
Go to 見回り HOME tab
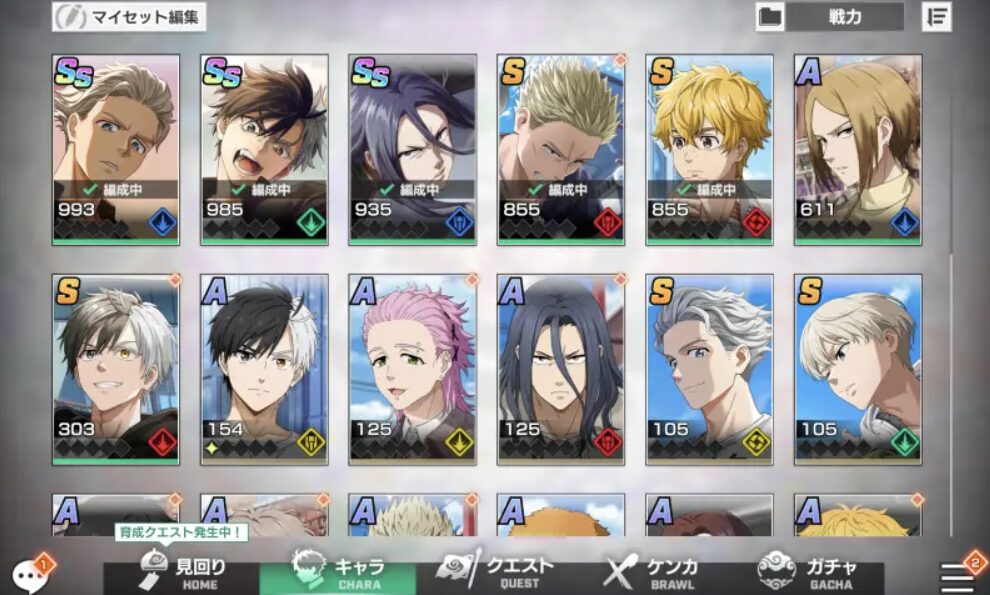[x=183, y=573]
